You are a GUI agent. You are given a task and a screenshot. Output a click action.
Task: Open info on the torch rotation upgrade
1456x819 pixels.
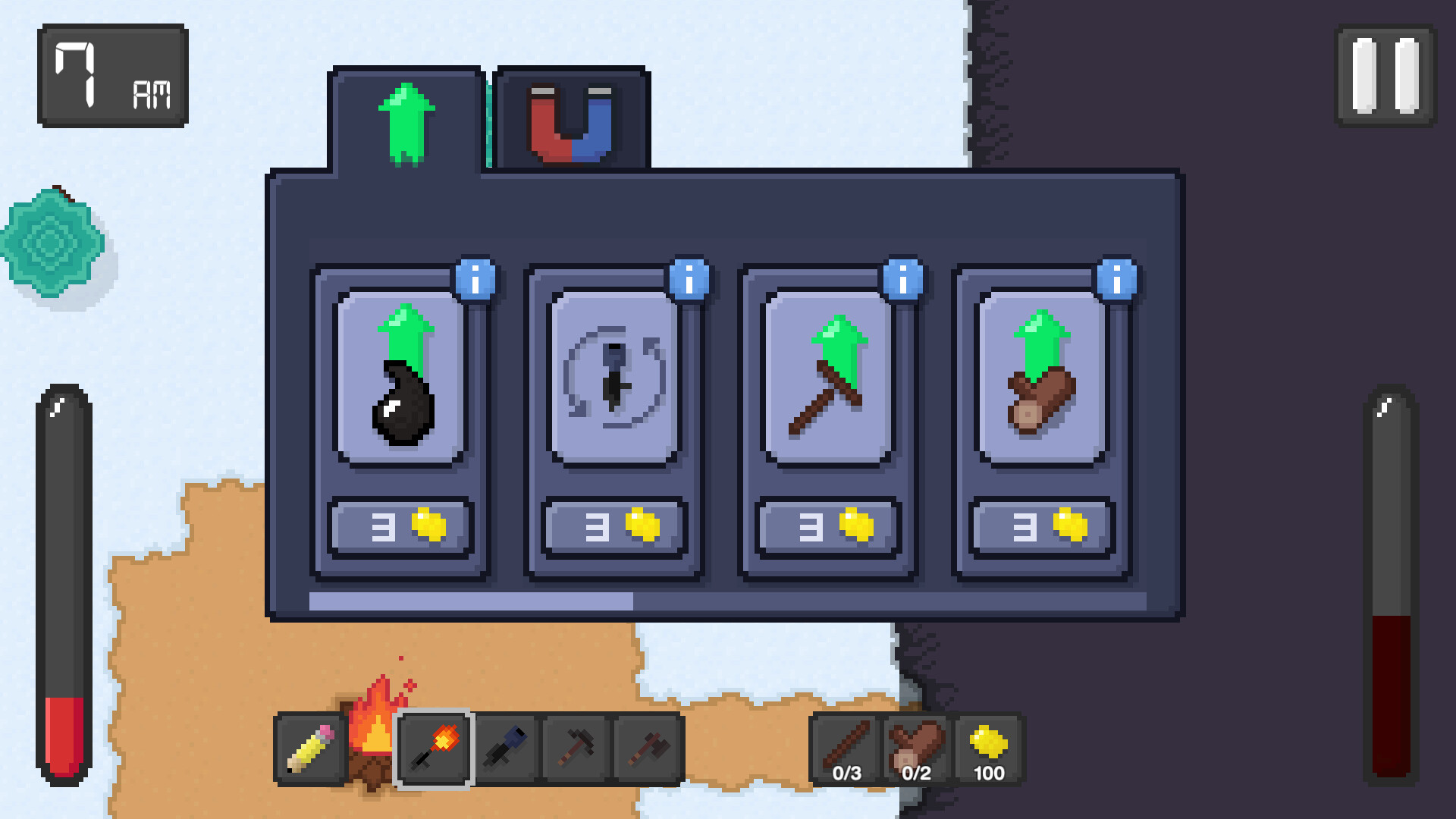(x=691, y=279)
